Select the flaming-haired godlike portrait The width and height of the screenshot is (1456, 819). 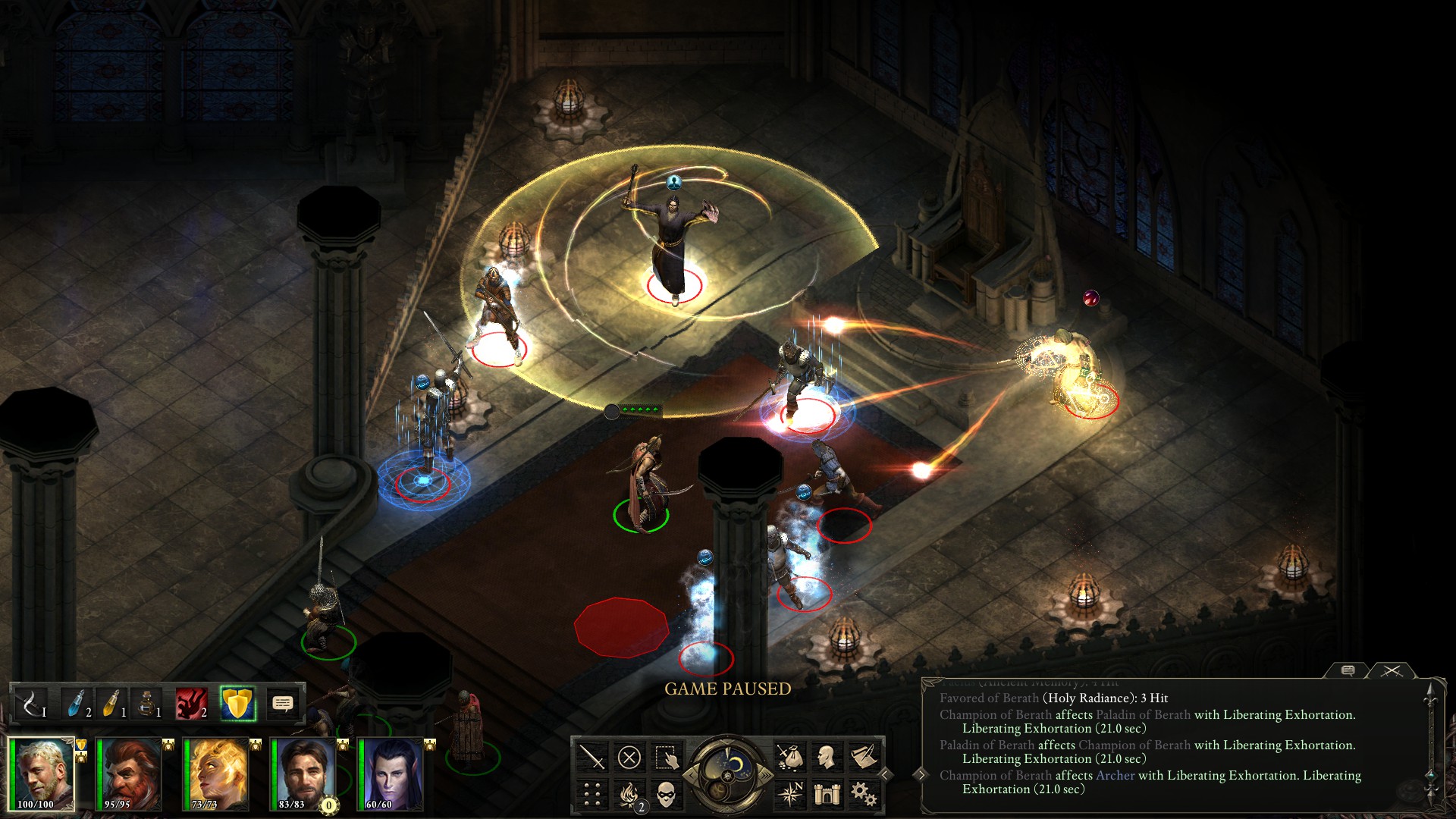tap(216, 773)
